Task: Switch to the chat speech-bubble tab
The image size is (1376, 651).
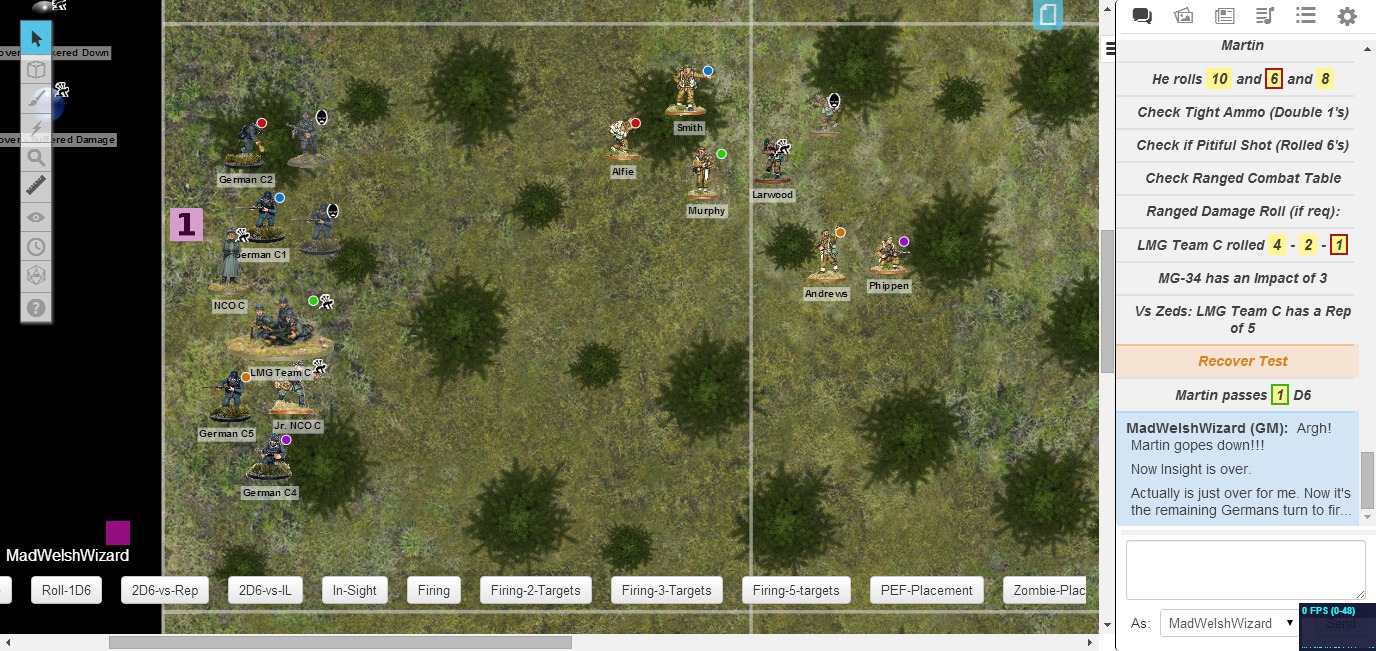Action: coord(1142,16)
